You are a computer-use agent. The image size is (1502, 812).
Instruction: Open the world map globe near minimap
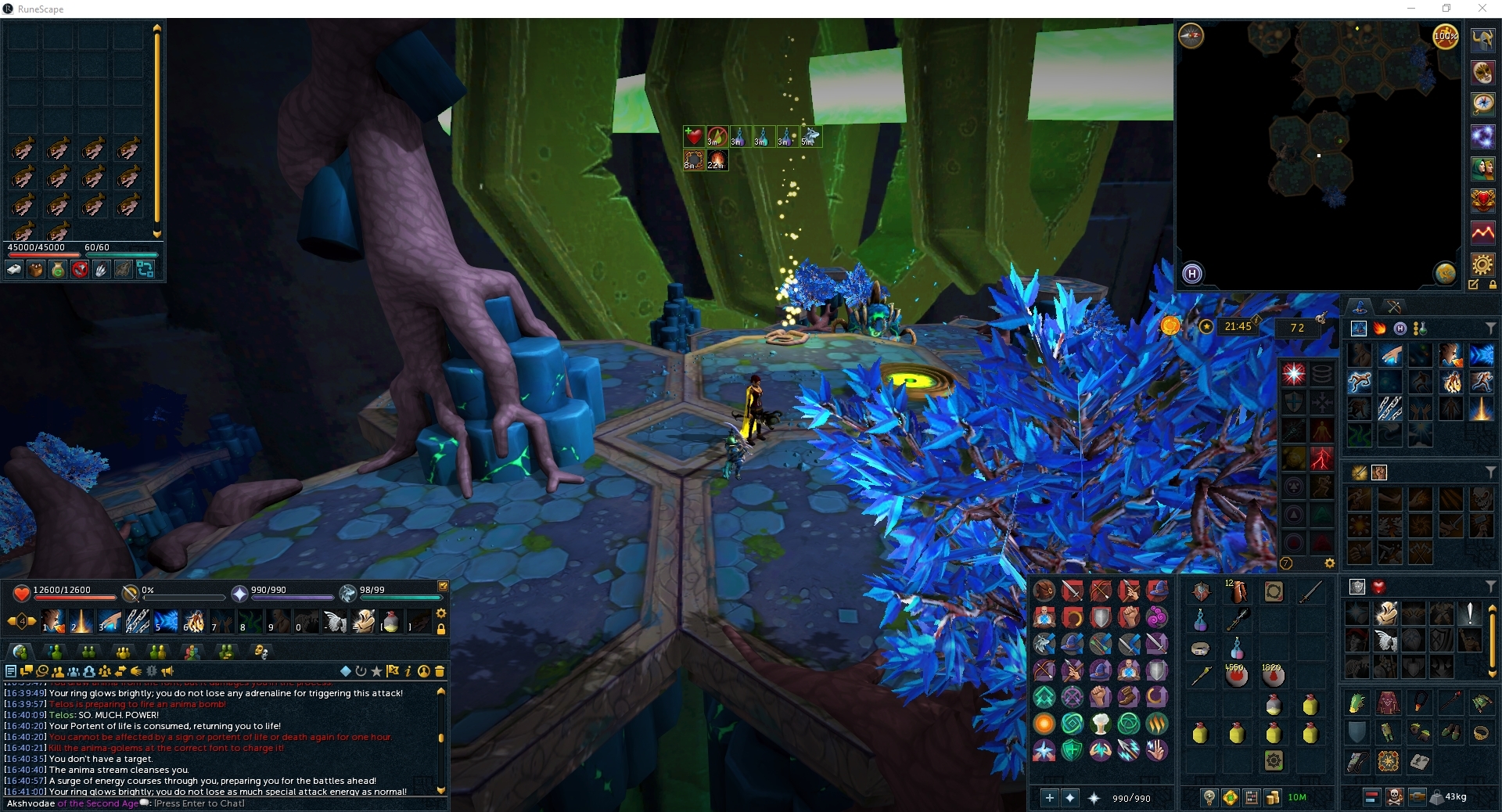(x=1445, y=274)
